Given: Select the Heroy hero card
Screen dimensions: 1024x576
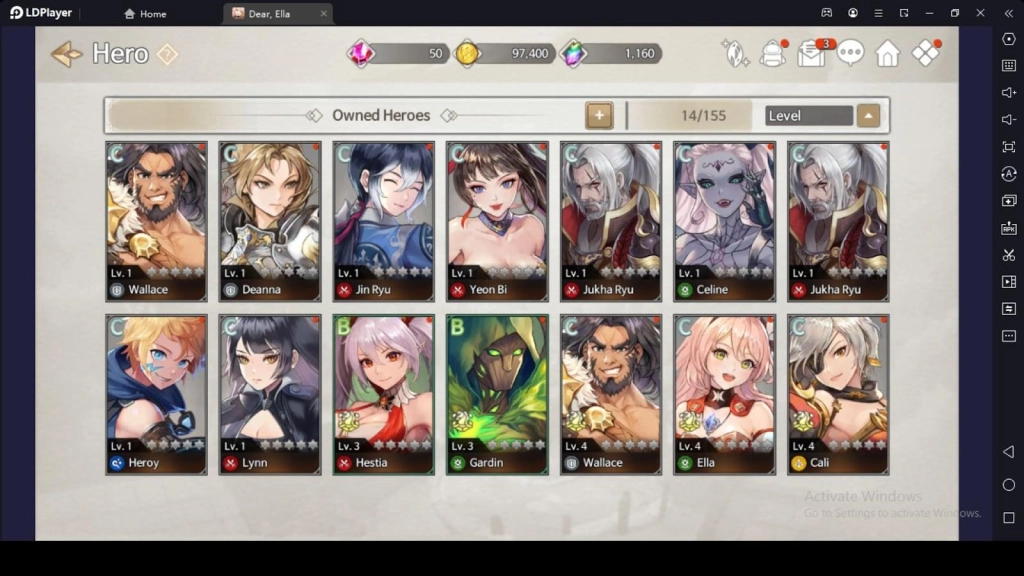Looking at the screenshot, I should click(156, 394).
